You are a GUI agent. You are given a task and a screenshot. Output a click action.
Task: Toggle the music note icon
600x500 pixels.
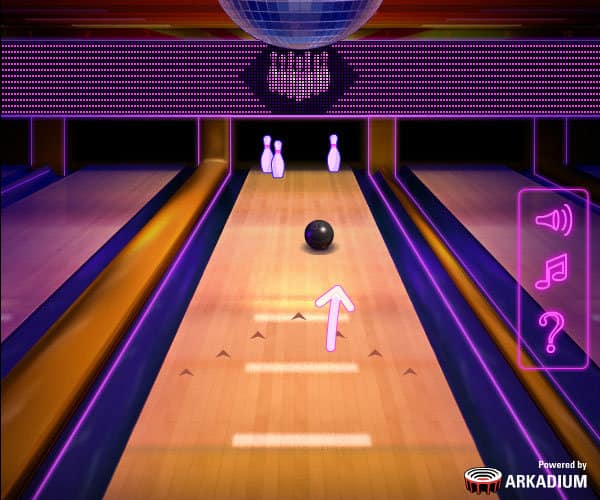[x=551, y=271]
